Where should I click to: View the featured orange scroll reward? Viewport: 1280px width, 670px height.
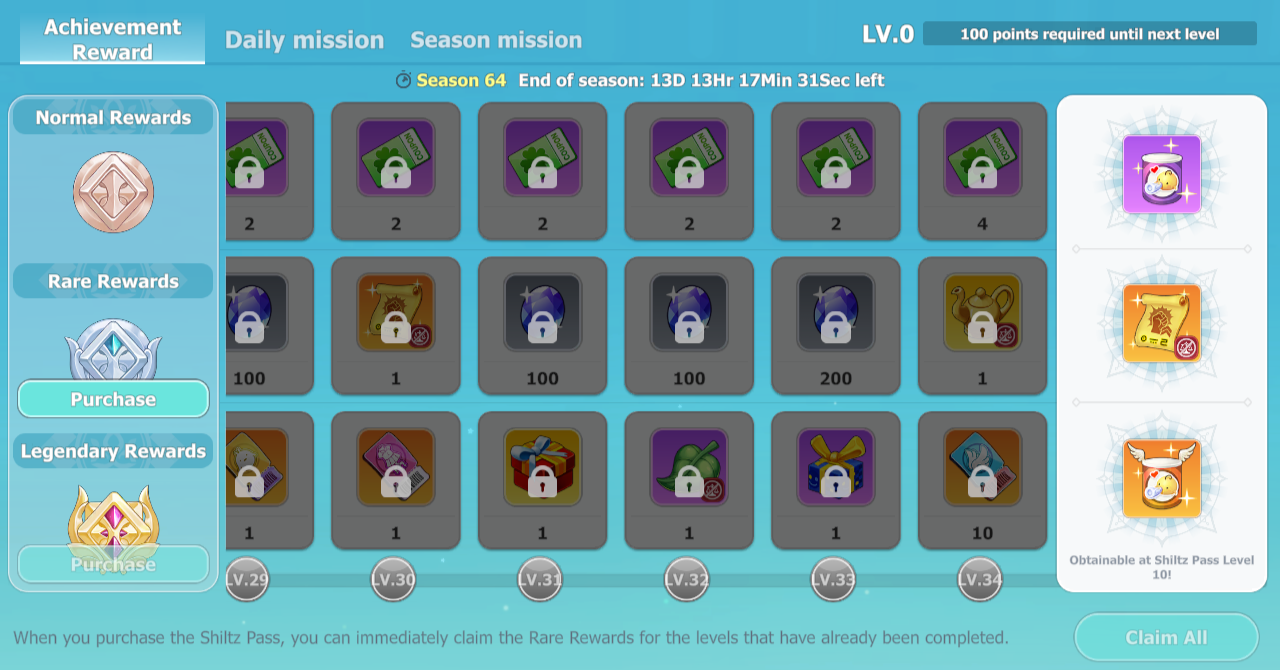(1161, 323)
